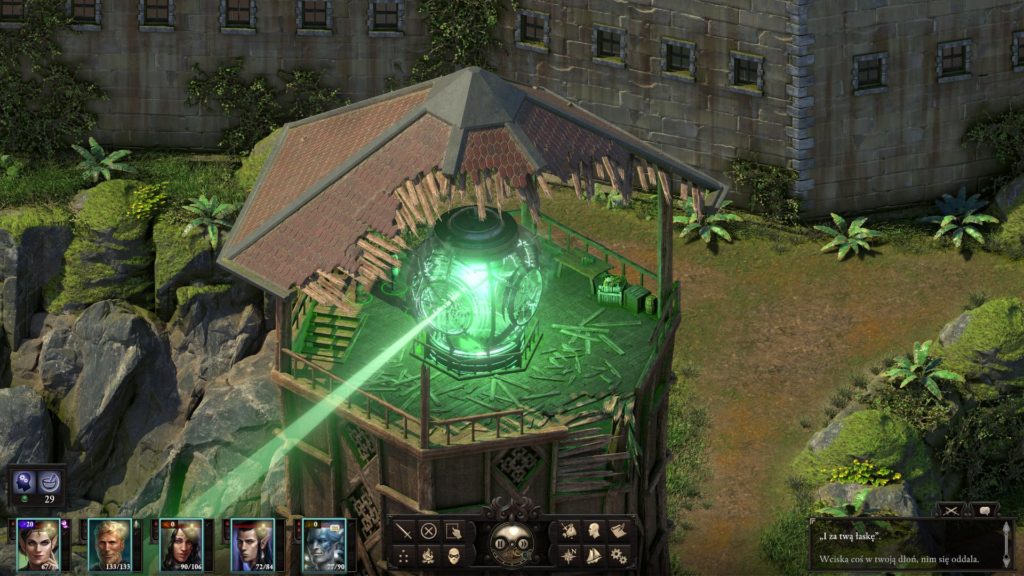Viewport: 1024px width, 576px height.
Task: Click the cancel action circle-X icon
Action: pyautogui.click(x=429, y=531)
